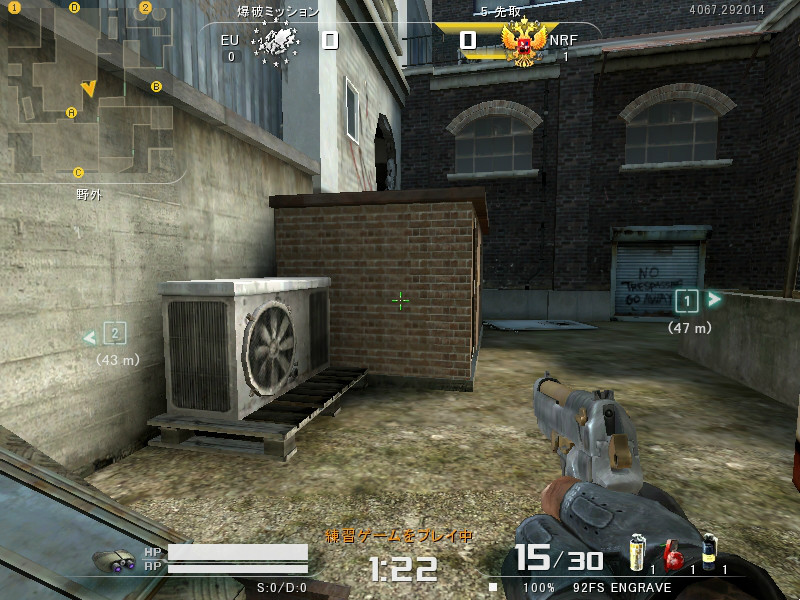Select the red frag grenade icon

673,555
